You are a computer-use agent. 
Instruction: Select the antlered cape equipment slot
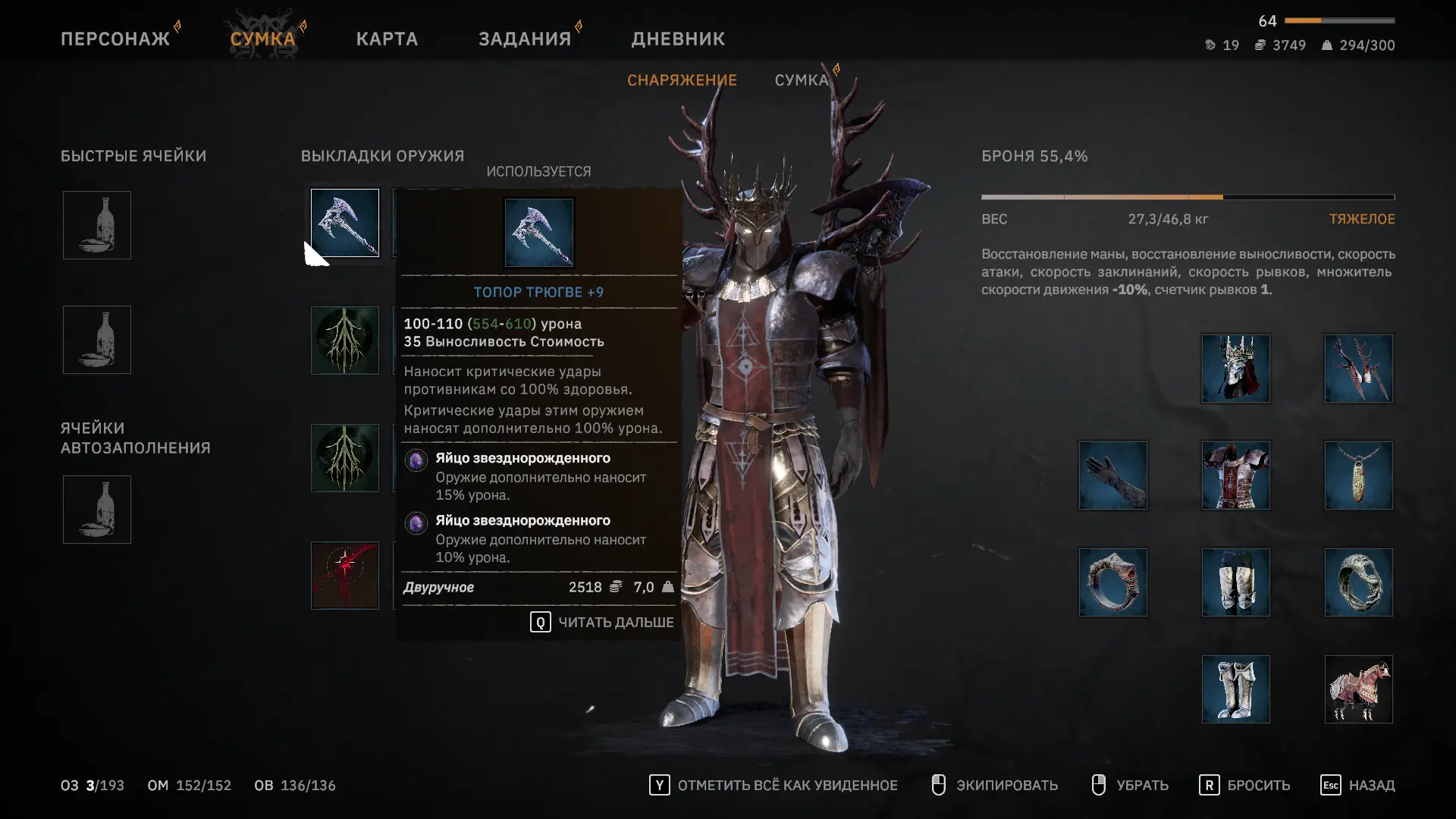[1358, 369]
